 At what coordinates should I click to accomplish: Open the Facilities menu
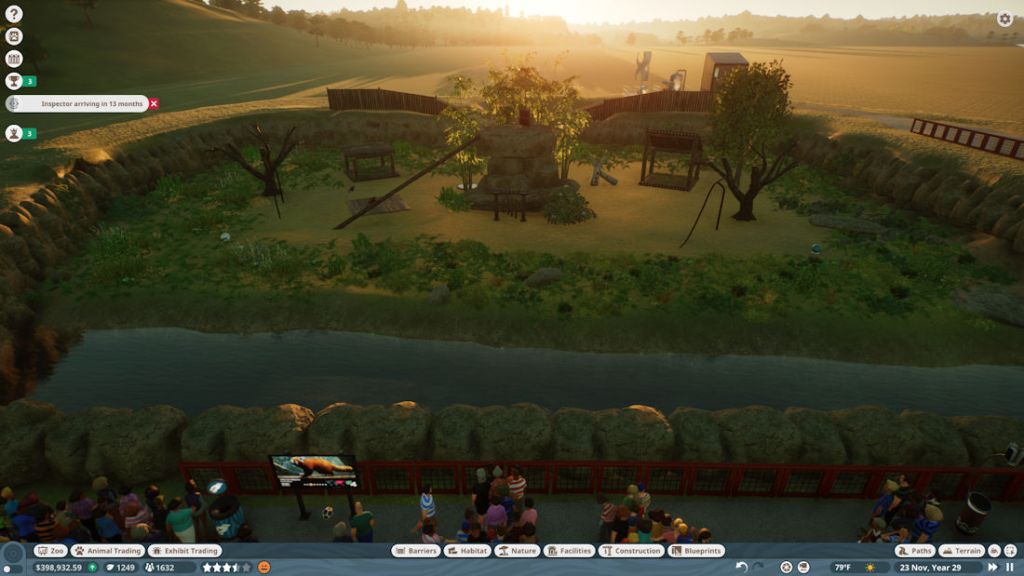[x=569, y=551]
